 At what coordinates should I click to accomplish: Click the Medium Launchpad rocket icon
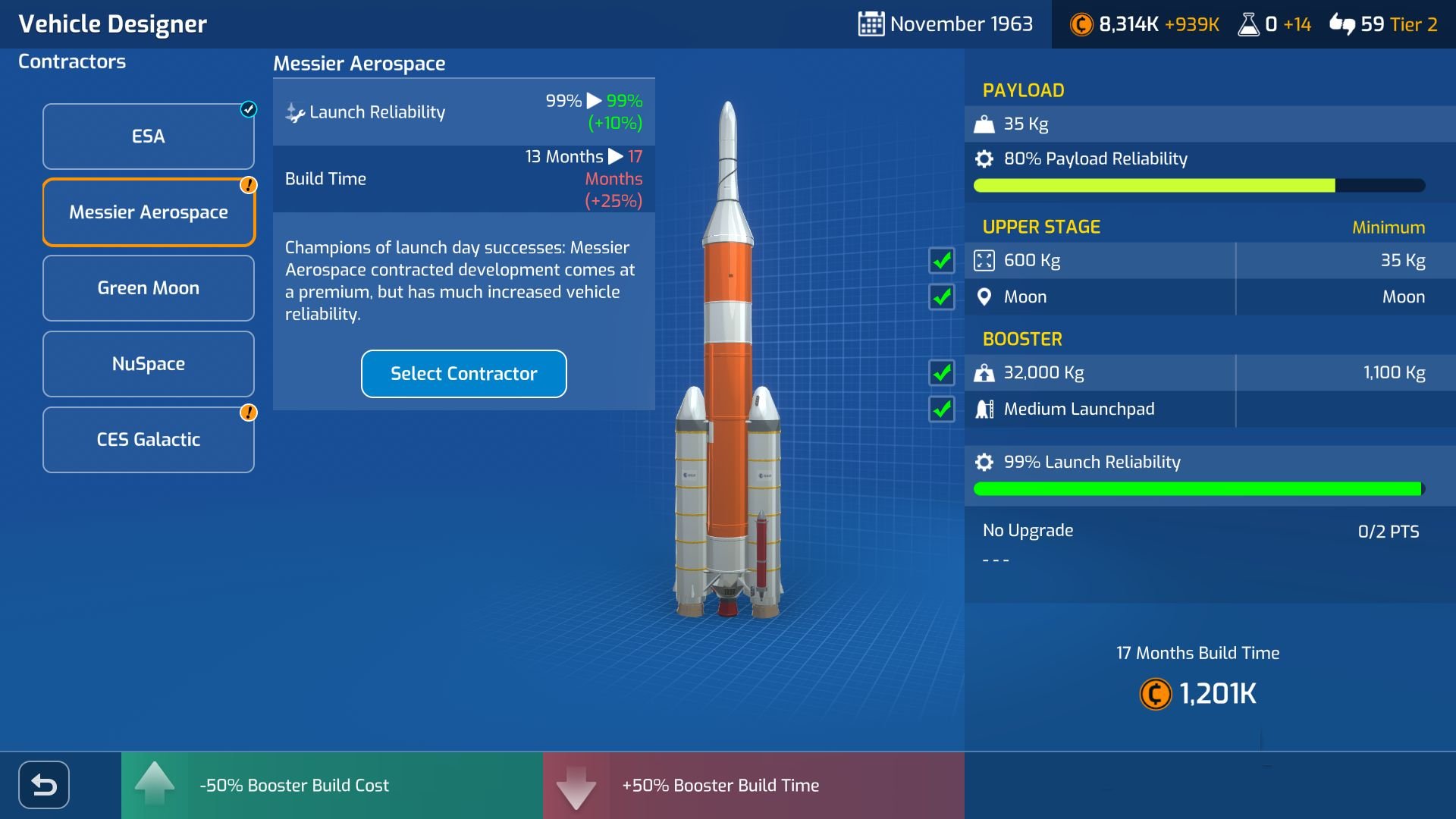[x=985, y=409]
